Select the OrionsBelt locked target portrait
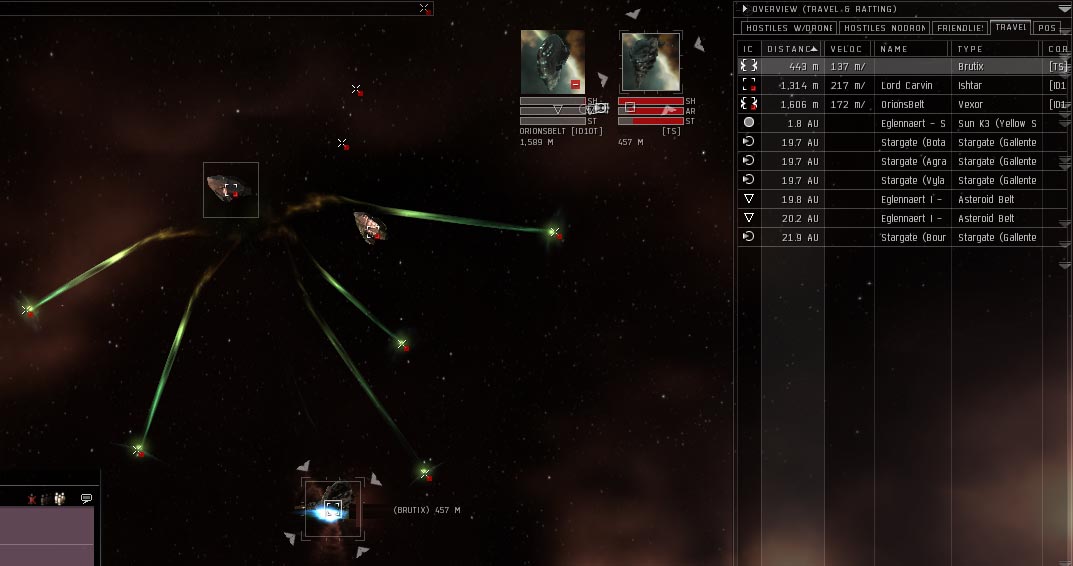 pos(552,62)
